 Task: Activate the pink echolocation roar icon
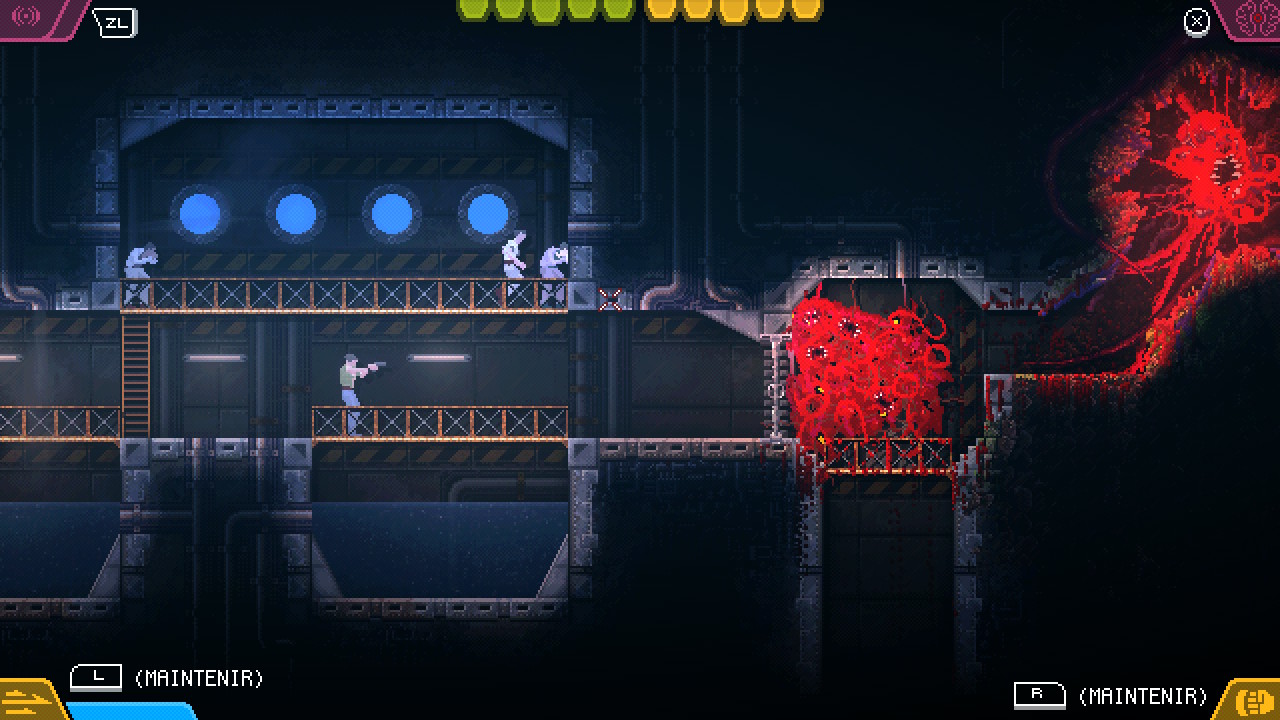pos(27,17)
